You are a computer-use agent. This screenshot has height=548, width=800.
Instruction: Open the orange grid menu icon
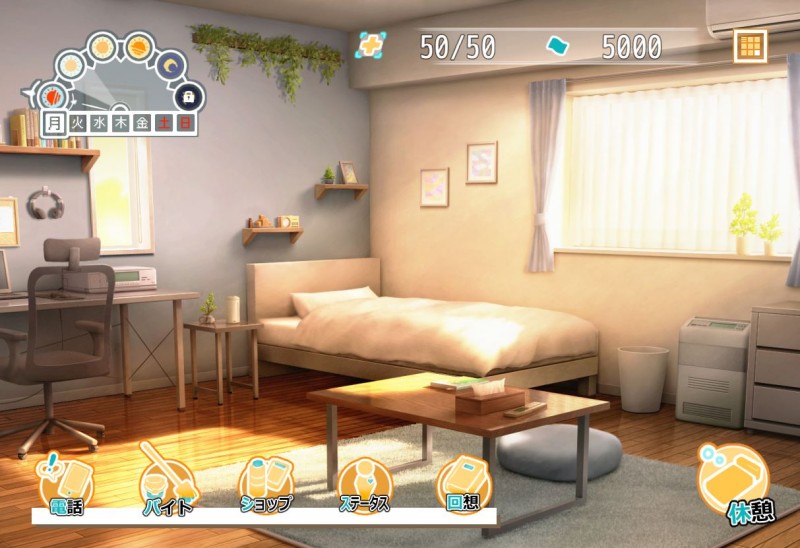coord(749,46)
